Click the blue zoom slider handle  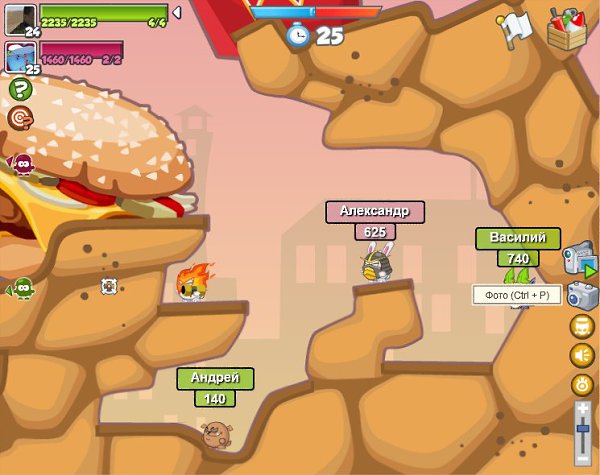pyautogui.click(x=583, y=428)
